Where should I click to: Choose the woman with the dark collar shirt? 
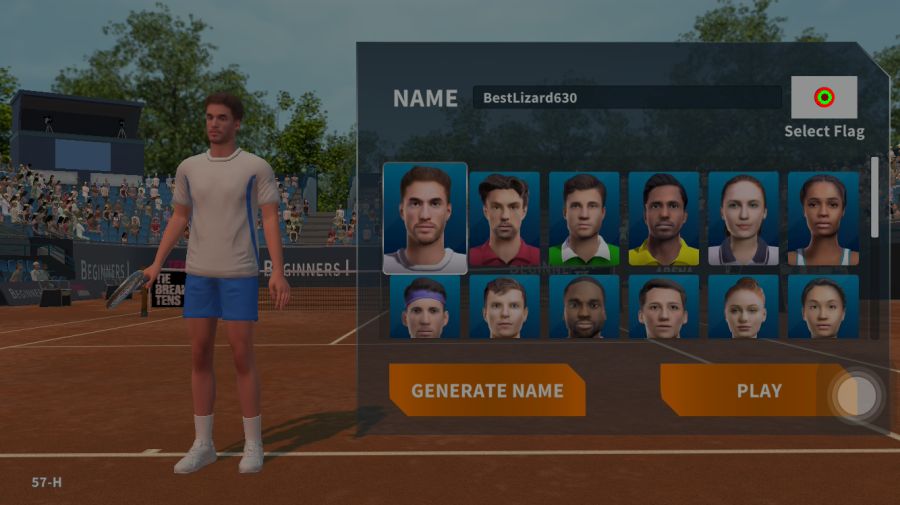pos(743,218)
